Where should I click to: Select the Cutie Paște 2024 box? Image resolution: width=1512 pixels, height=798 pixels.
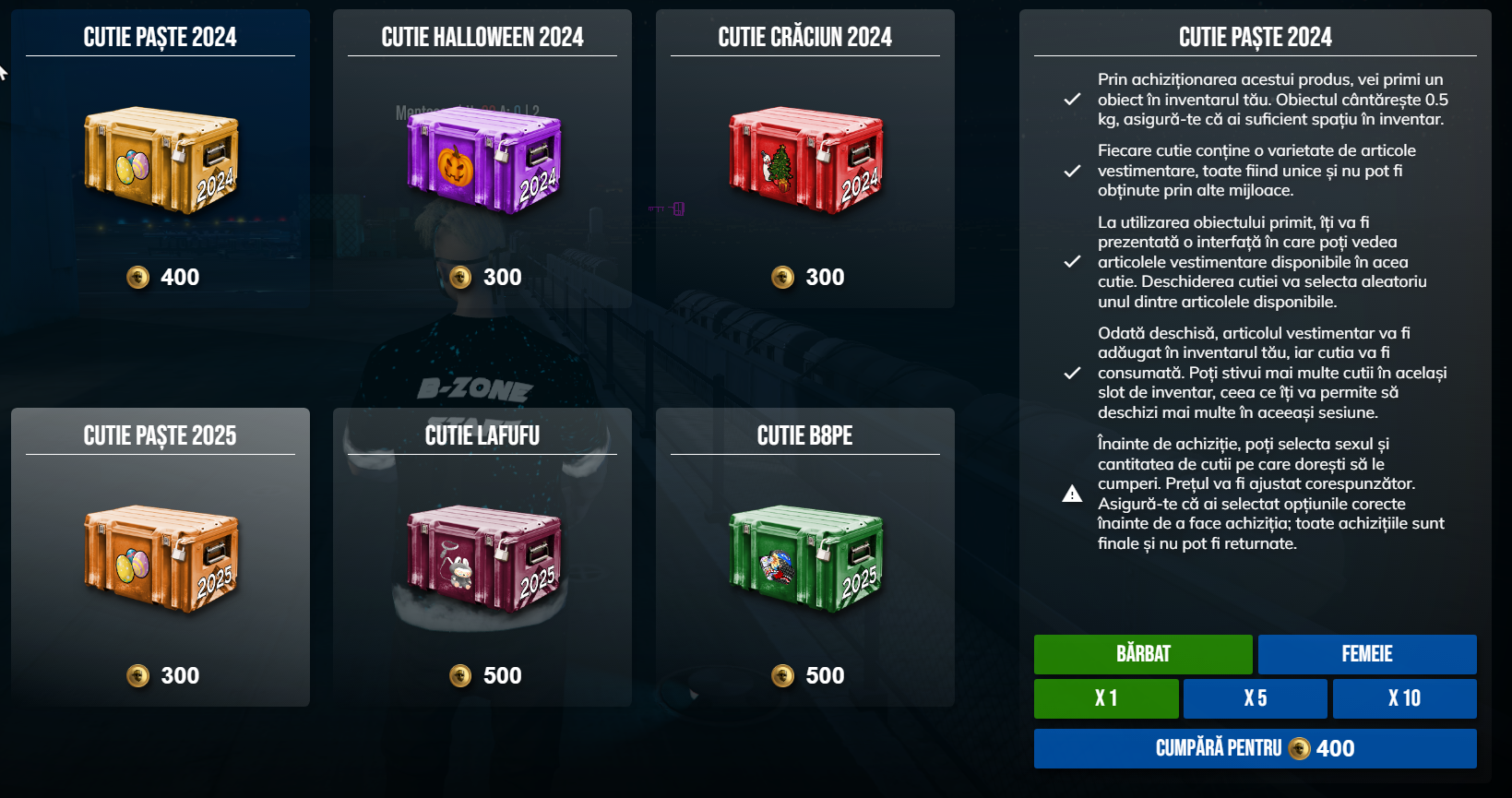[x=161, y=160]
